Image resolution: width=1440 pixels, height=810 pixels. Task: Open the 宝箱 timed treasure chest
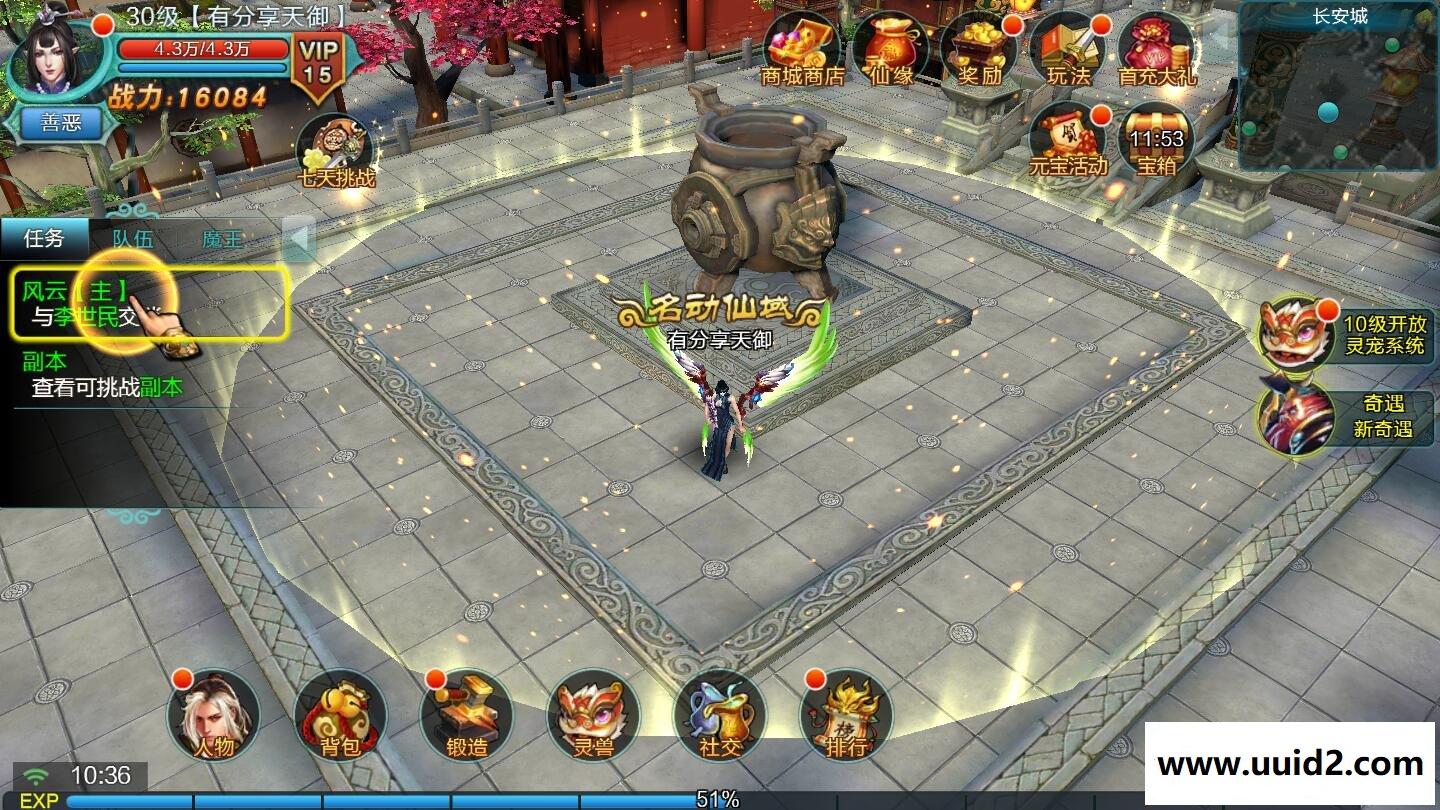pos(1156,141)
